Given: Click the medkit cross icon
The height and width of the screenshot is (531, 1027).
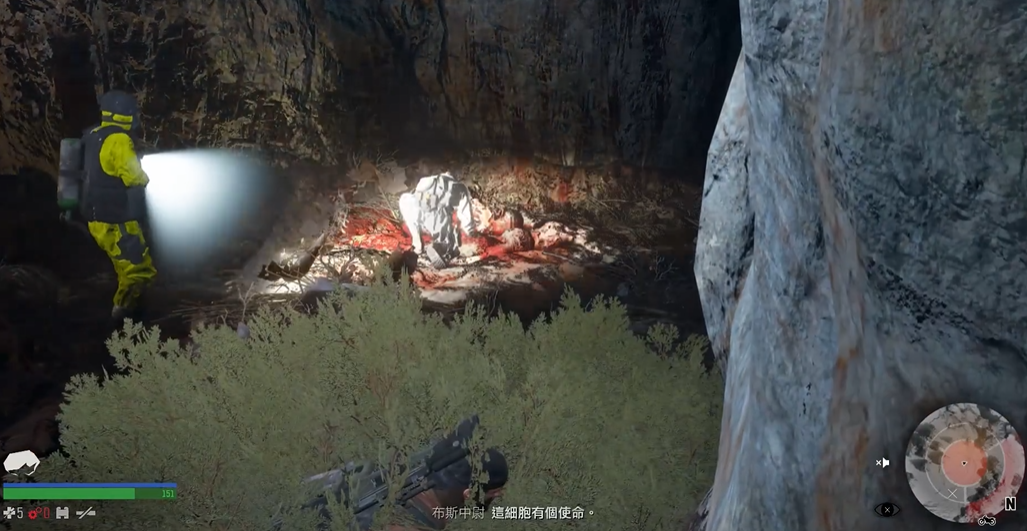Looking at the screenshot, I should (10, 513).
